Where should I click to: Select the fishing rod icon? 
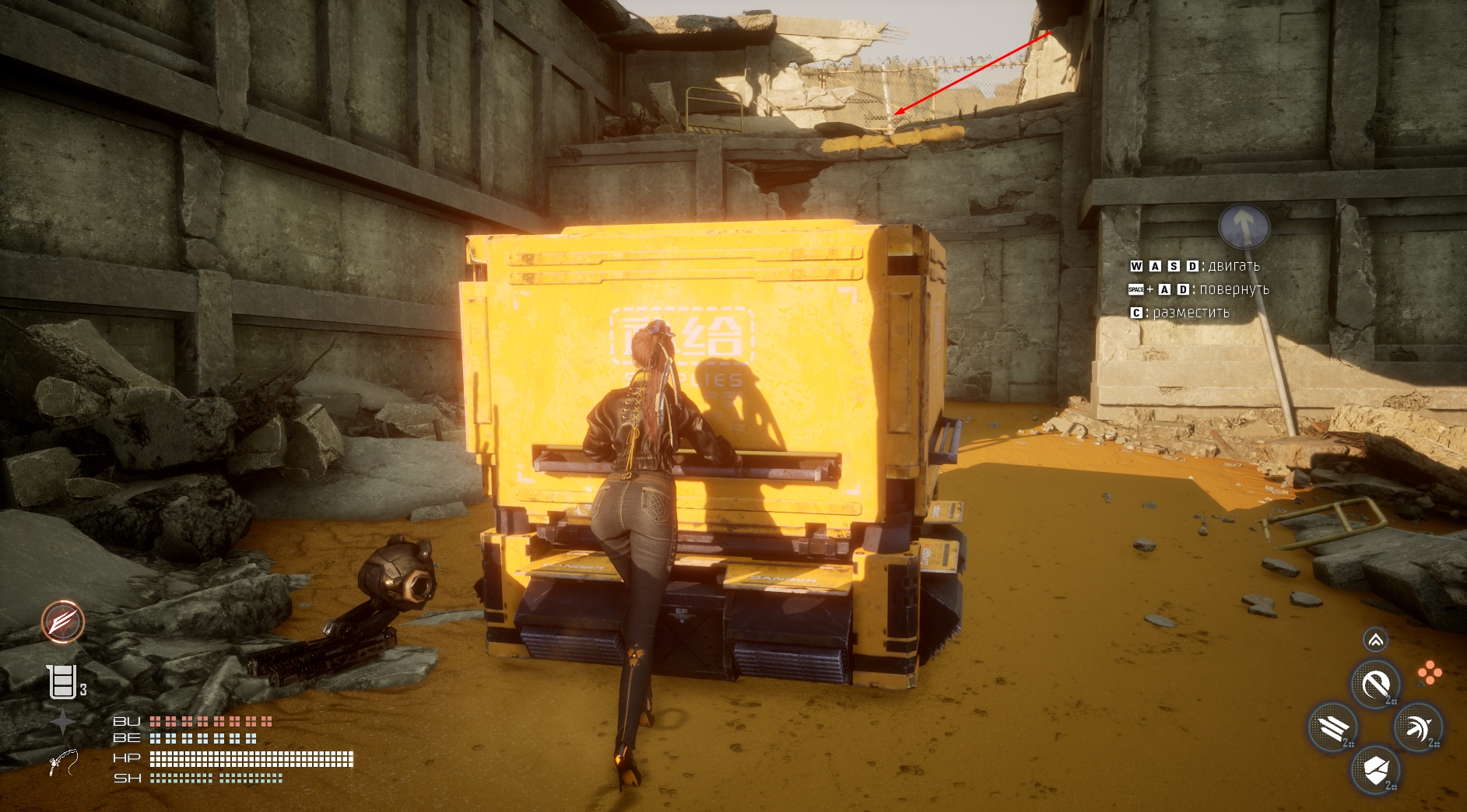coord(63,762)
